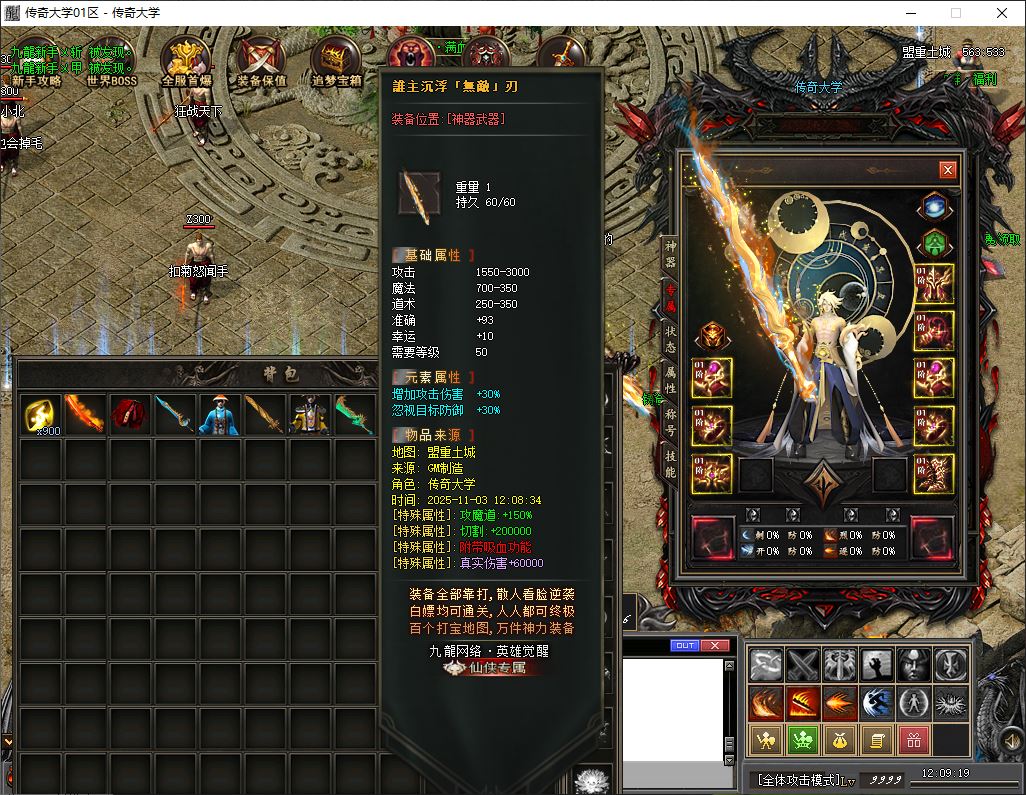This screenshot has height=795, width=1026.
Task: Open the yellow scroll button
Action: tap(875, 740)
